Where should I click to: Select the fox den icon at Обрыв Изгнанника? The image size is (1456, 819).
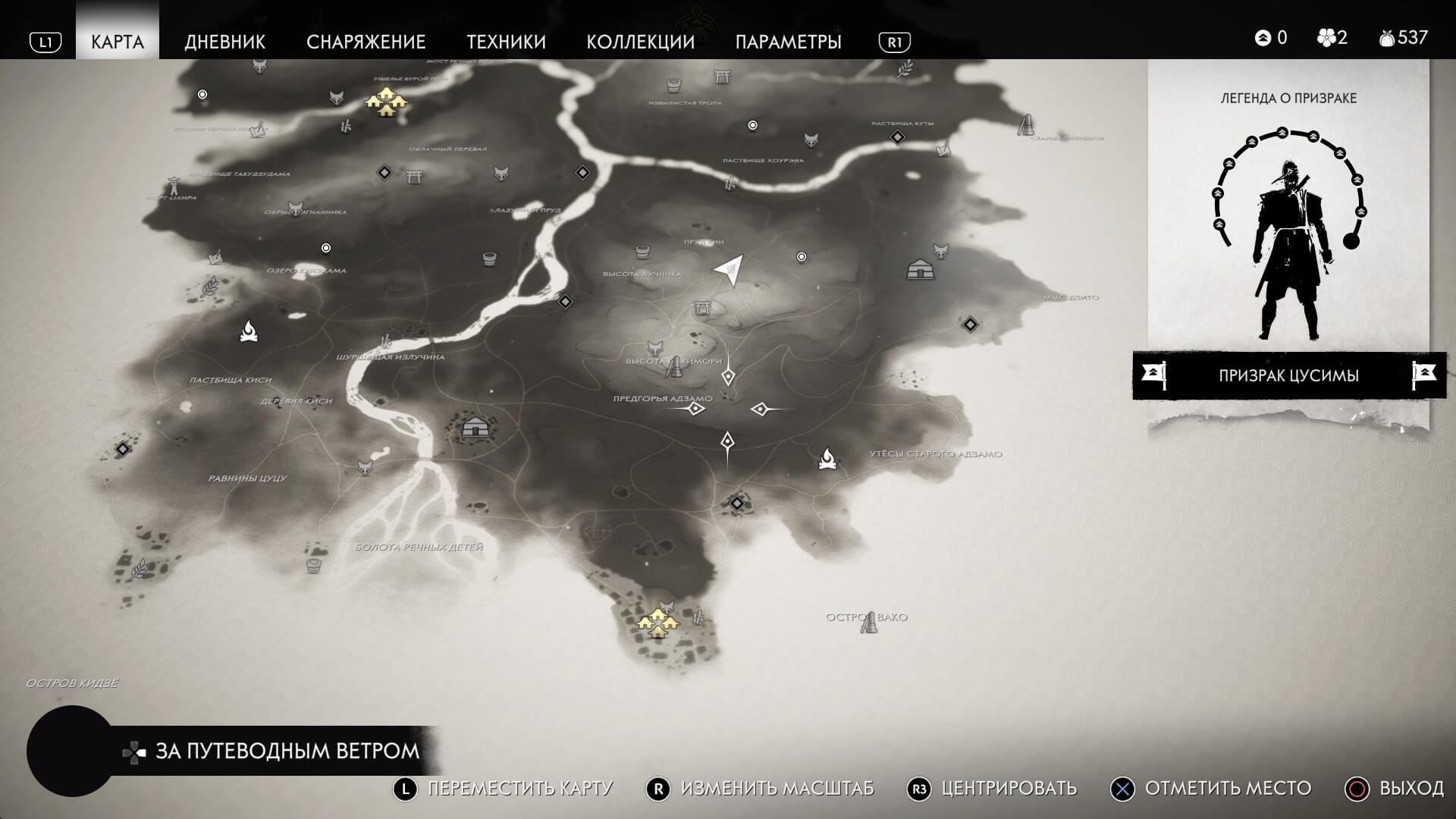click(296, 208)
